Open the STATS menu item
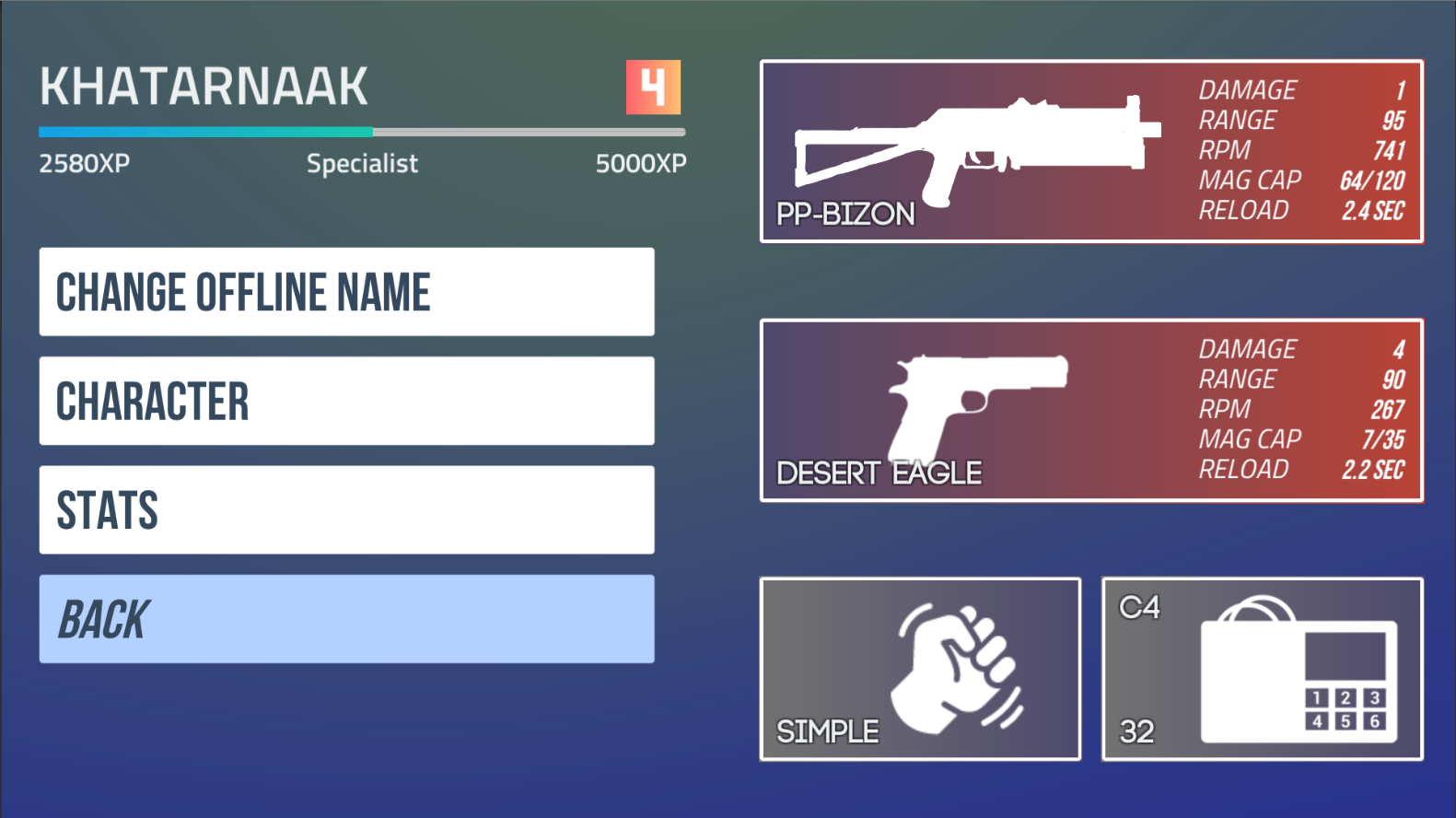The width and height of the screenshot is (1456, 818). 346,509
